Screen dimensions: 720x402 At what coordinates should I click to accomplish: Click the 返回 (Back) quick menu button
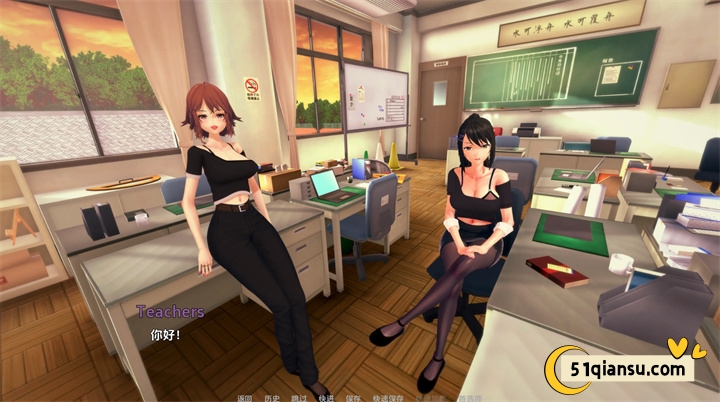point(245,396)
